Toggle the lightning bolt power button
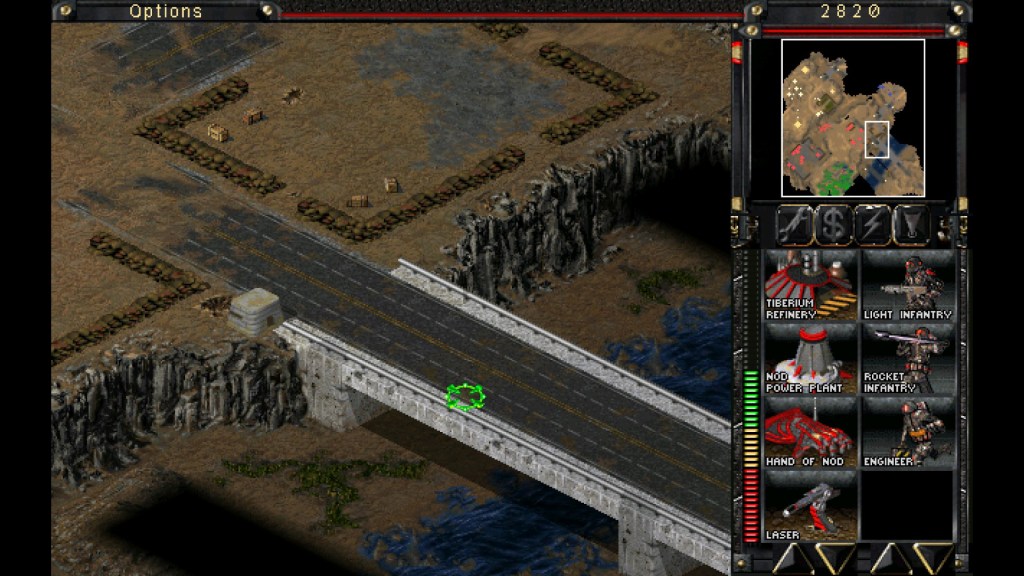This screenshot has height=576, width=1024. 873,224
